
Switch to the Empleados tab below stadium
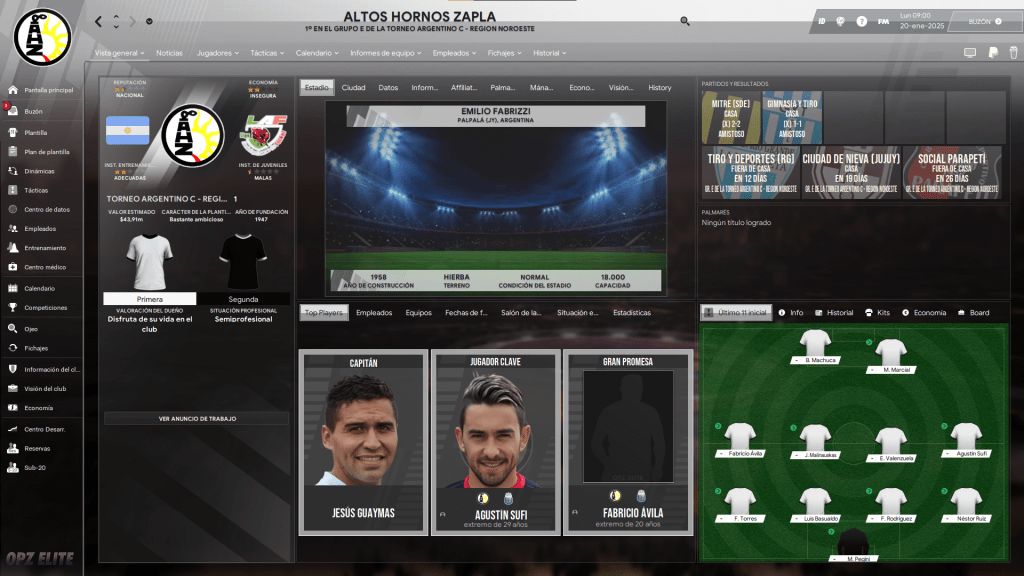(374, 313)
